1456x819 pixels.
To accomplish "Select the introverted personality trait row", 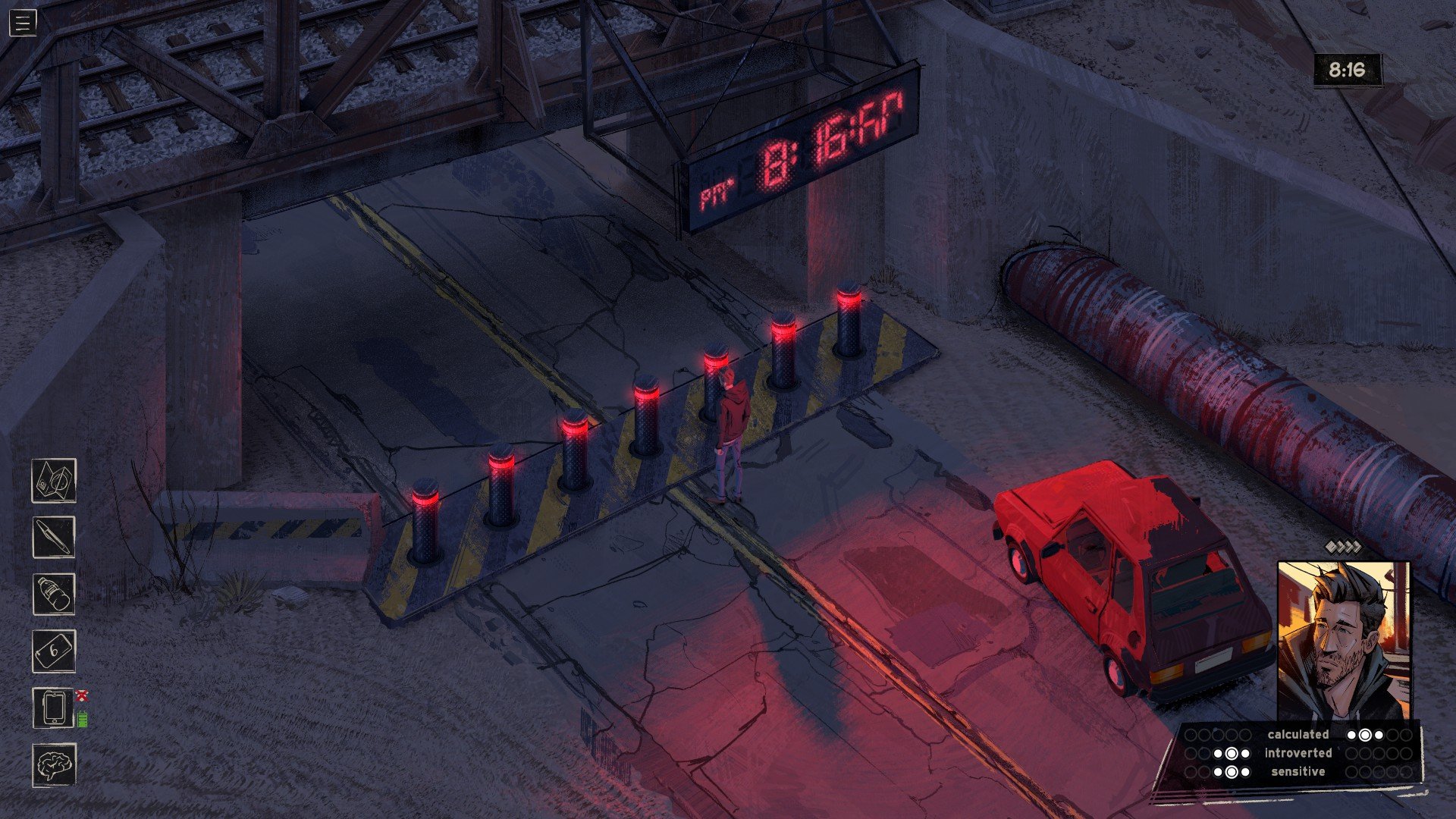I will tap(1298, 753).
